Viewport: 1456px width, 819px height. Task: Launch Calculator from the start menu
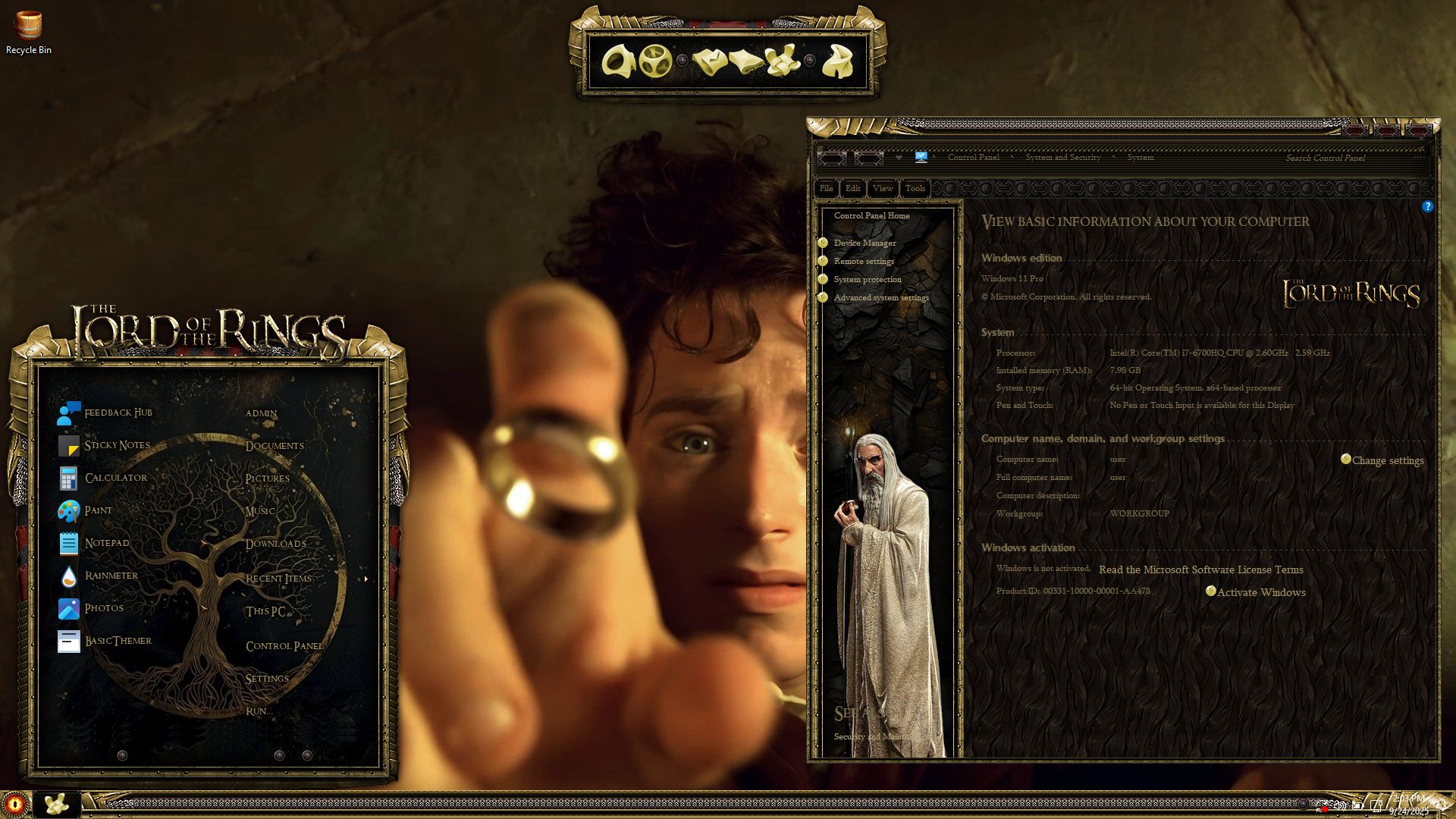point(115,478)
